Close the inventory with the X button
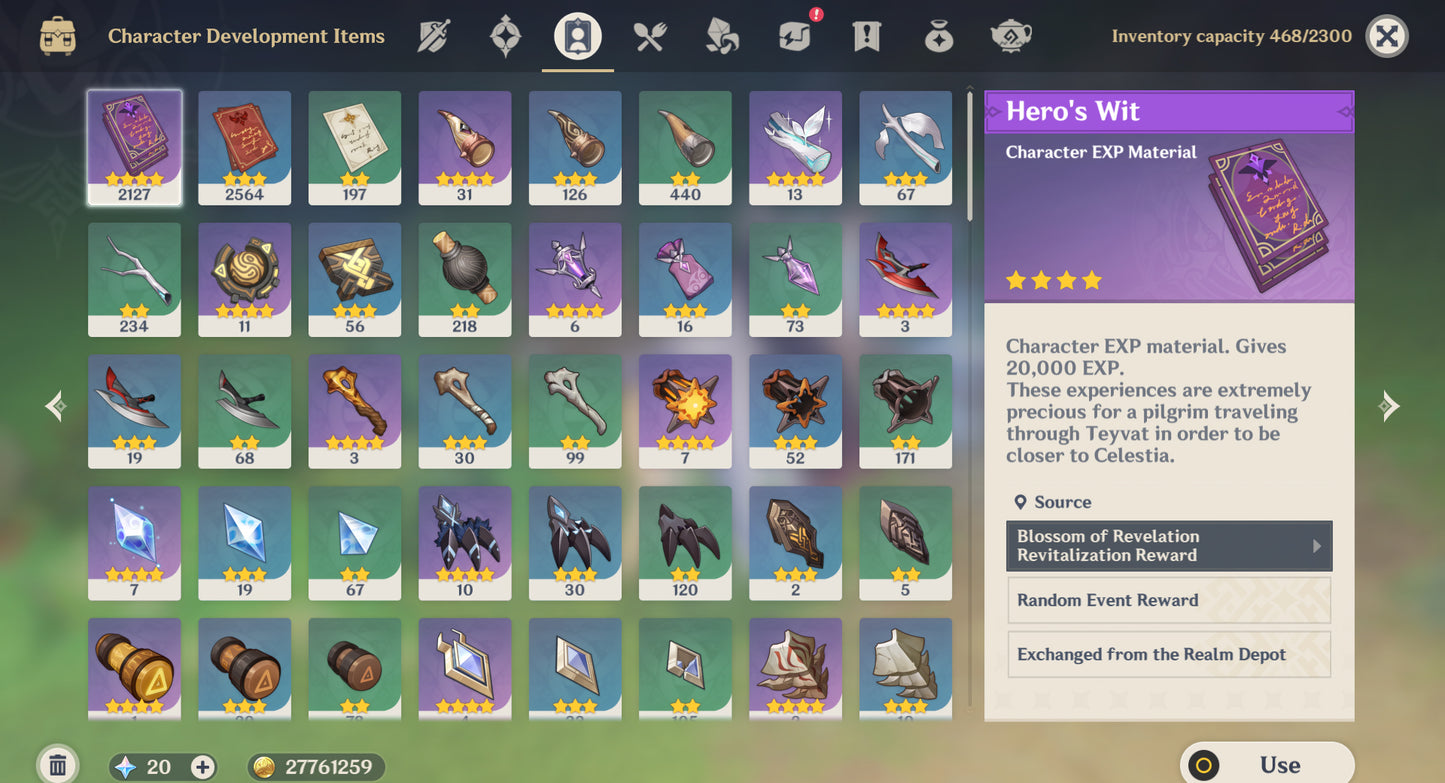Viewport: 1445px width, 783px height. click(1387, 36)
